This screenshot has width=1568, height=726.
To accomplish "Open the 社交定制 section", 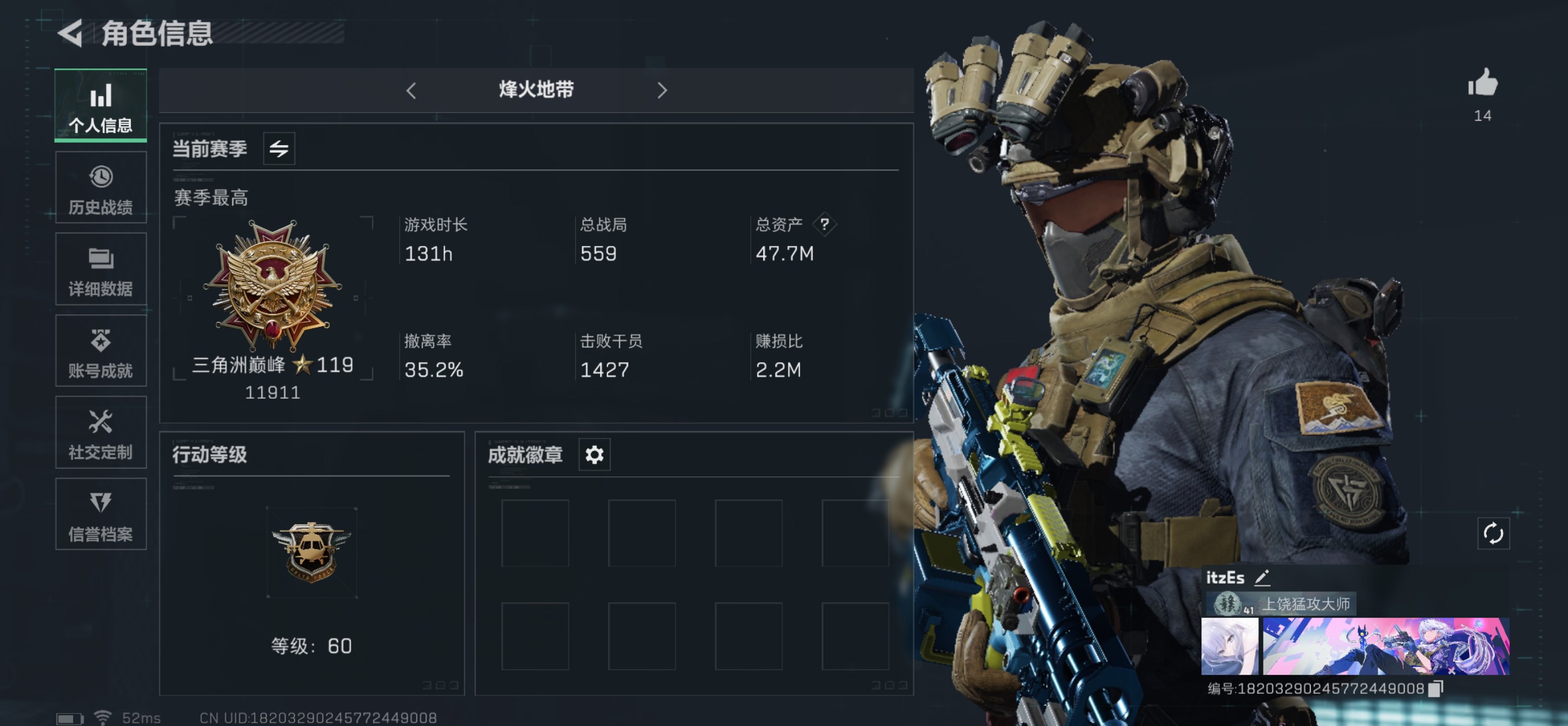I will point(100,433).
